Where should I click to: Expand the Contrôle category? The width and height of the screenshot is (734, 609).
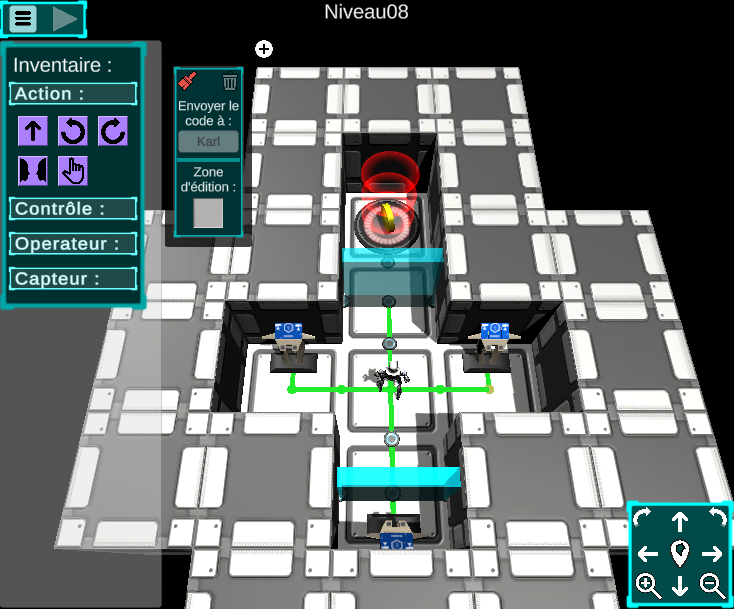(x=73, y=209)
